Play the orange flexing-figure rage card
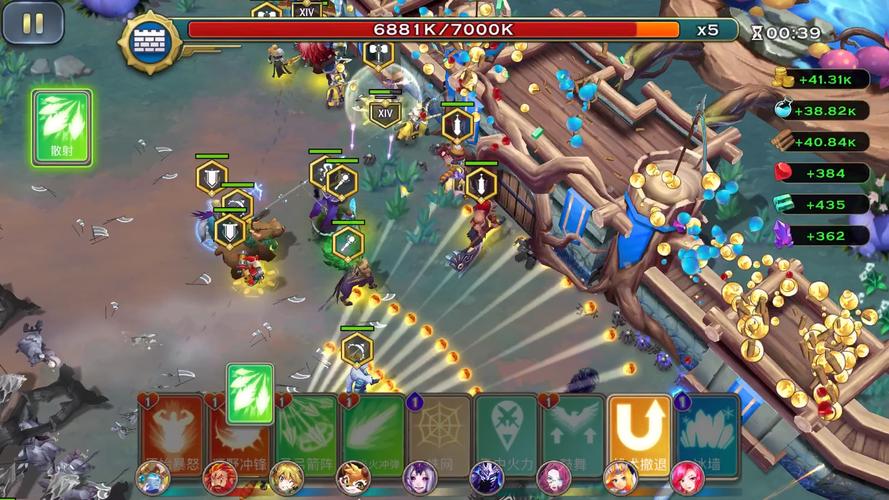Image resolution: width=889 pixels, height=500 pixels. pos(171,432)
